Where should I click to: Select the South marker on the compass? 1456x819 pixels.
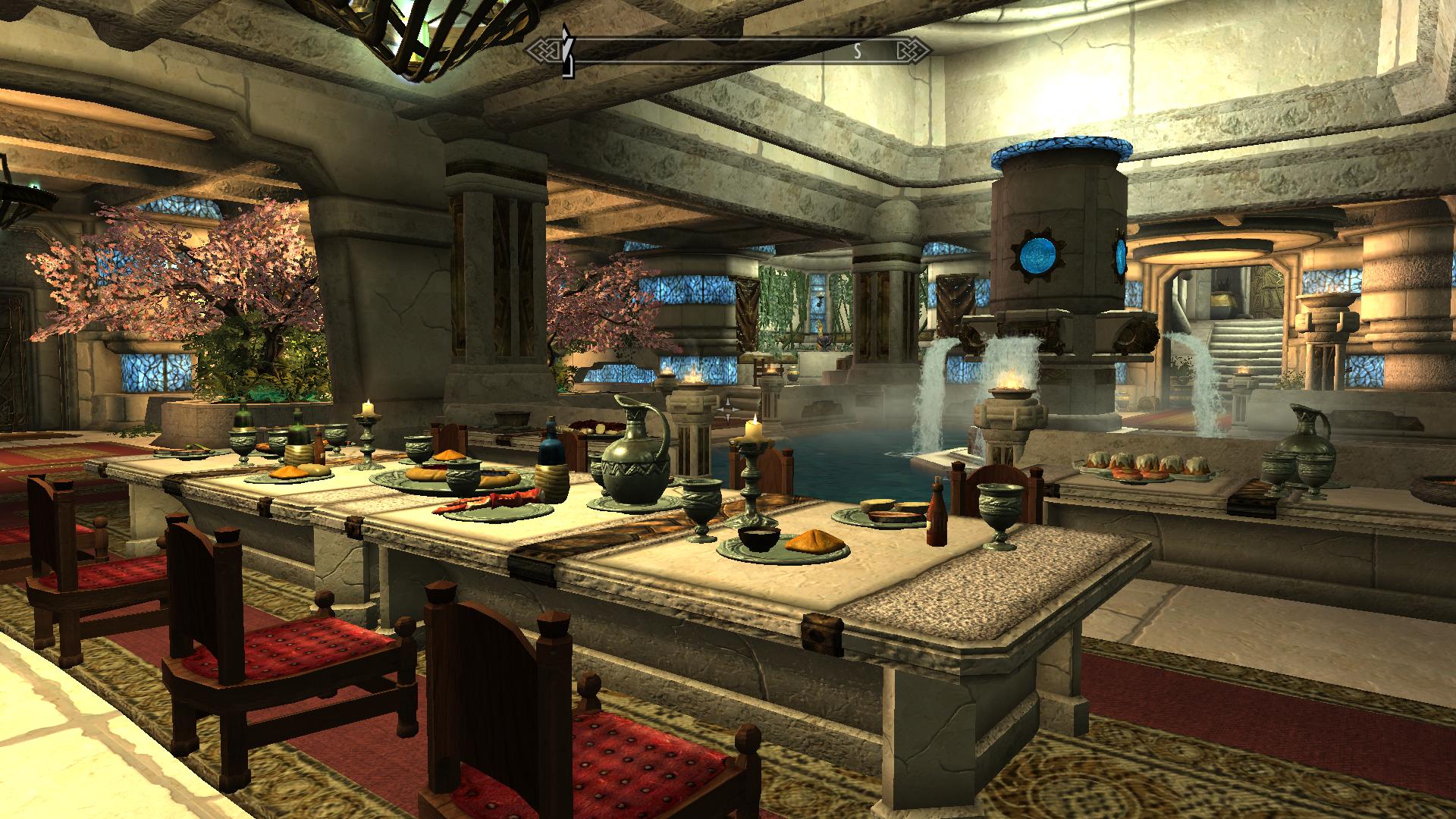[x=858, y=52]
